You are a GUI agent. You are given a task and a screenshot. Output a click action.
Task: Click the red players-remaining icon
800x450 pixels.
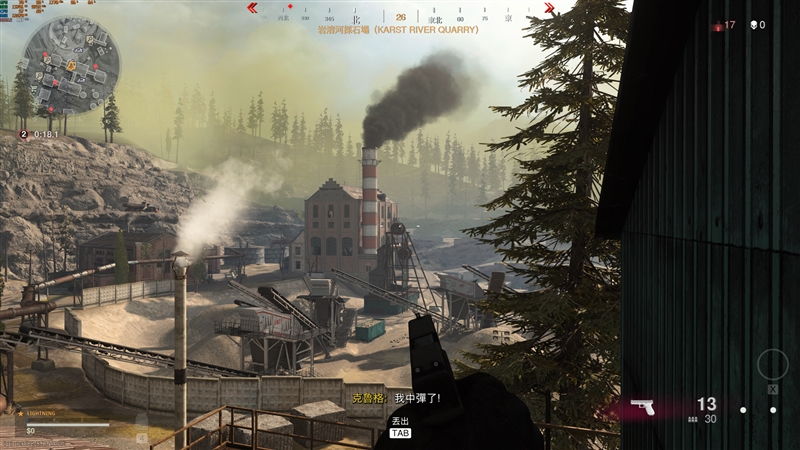717,26
